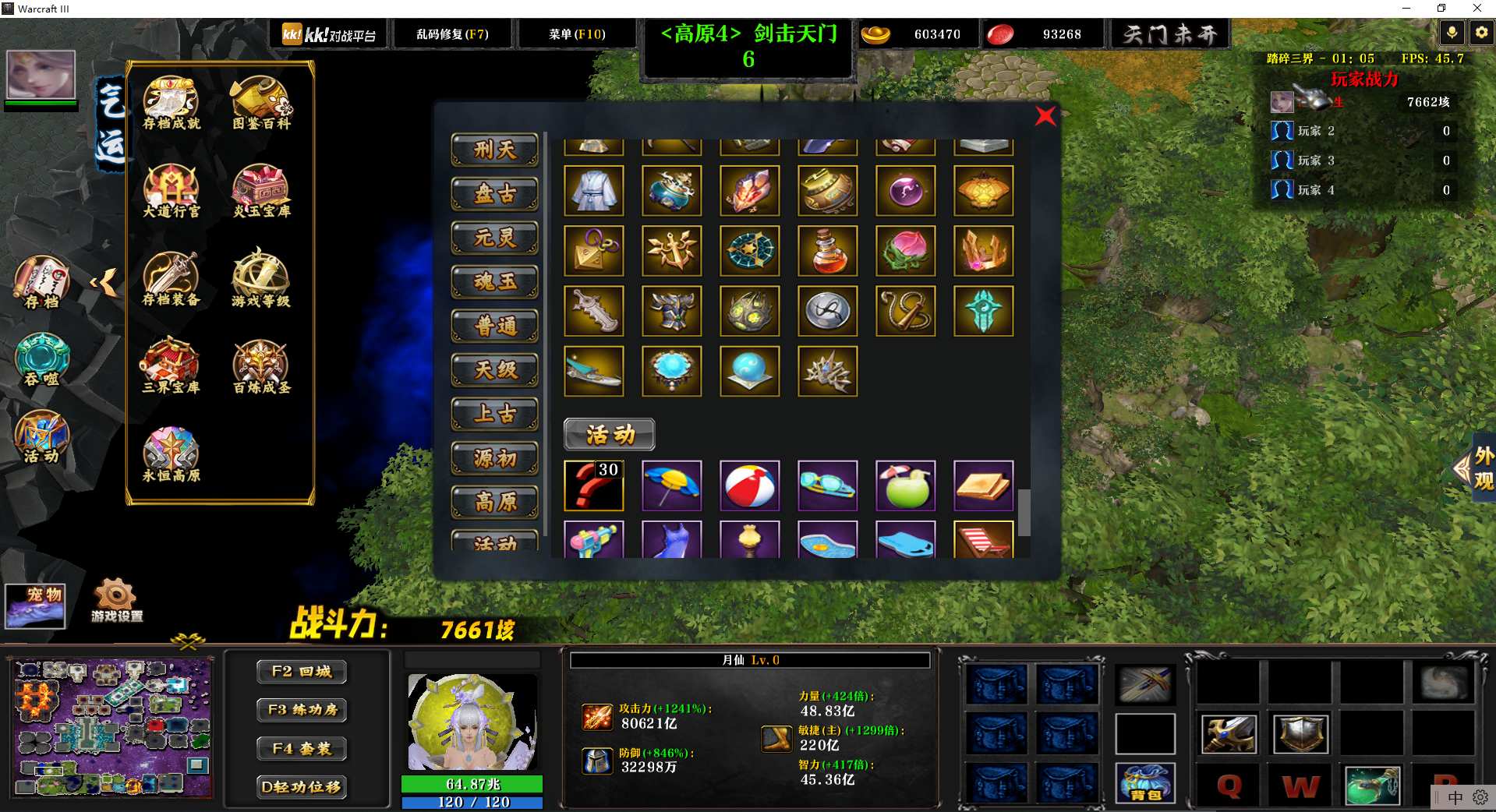Open 游戏设置 gear icon
1496x812 pixels.
pos(117,601)
